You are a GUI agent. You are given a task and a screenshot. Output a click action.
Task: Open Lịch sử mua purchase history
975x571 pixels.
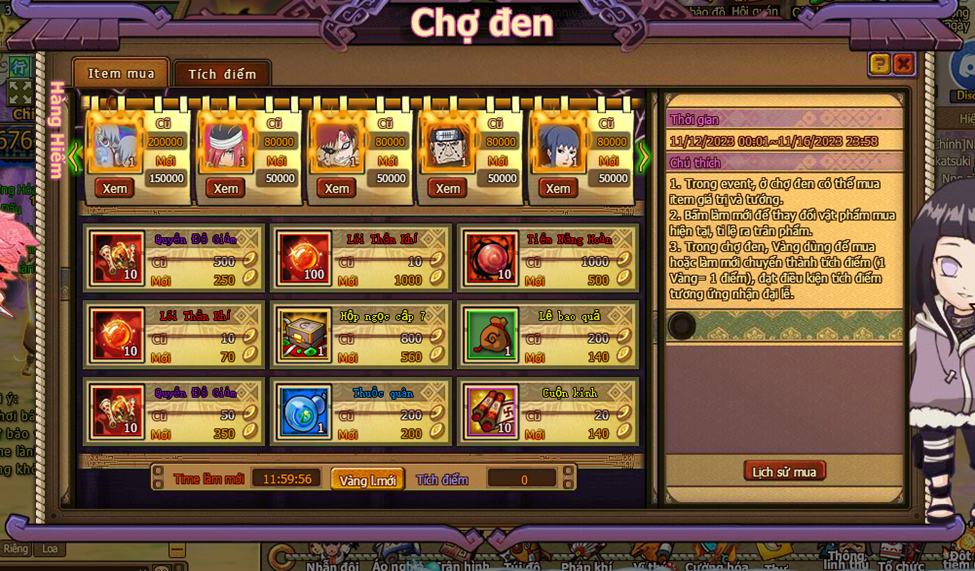(784, 472)
